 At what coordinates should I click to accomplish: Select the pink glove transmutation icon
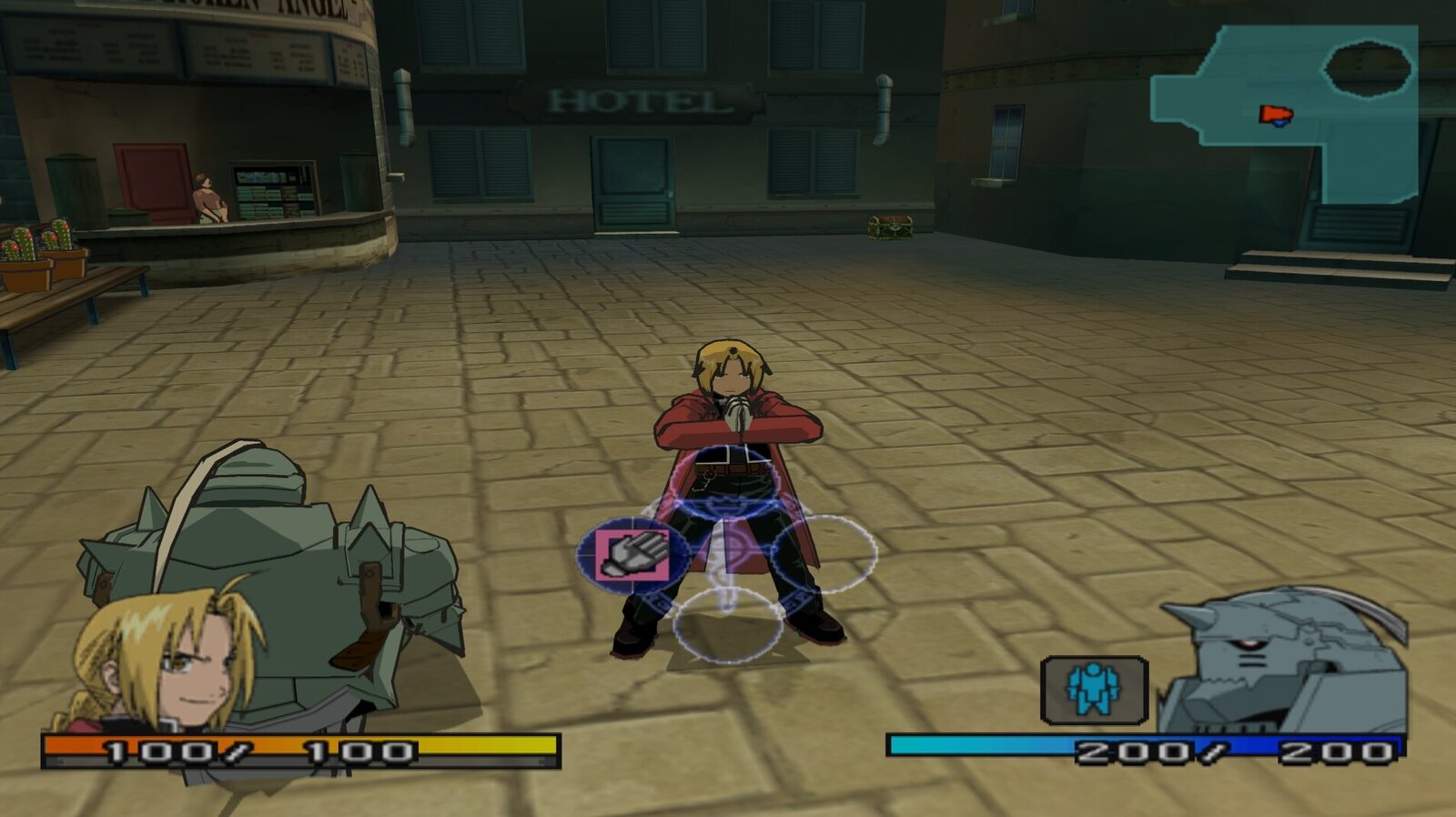632,555
